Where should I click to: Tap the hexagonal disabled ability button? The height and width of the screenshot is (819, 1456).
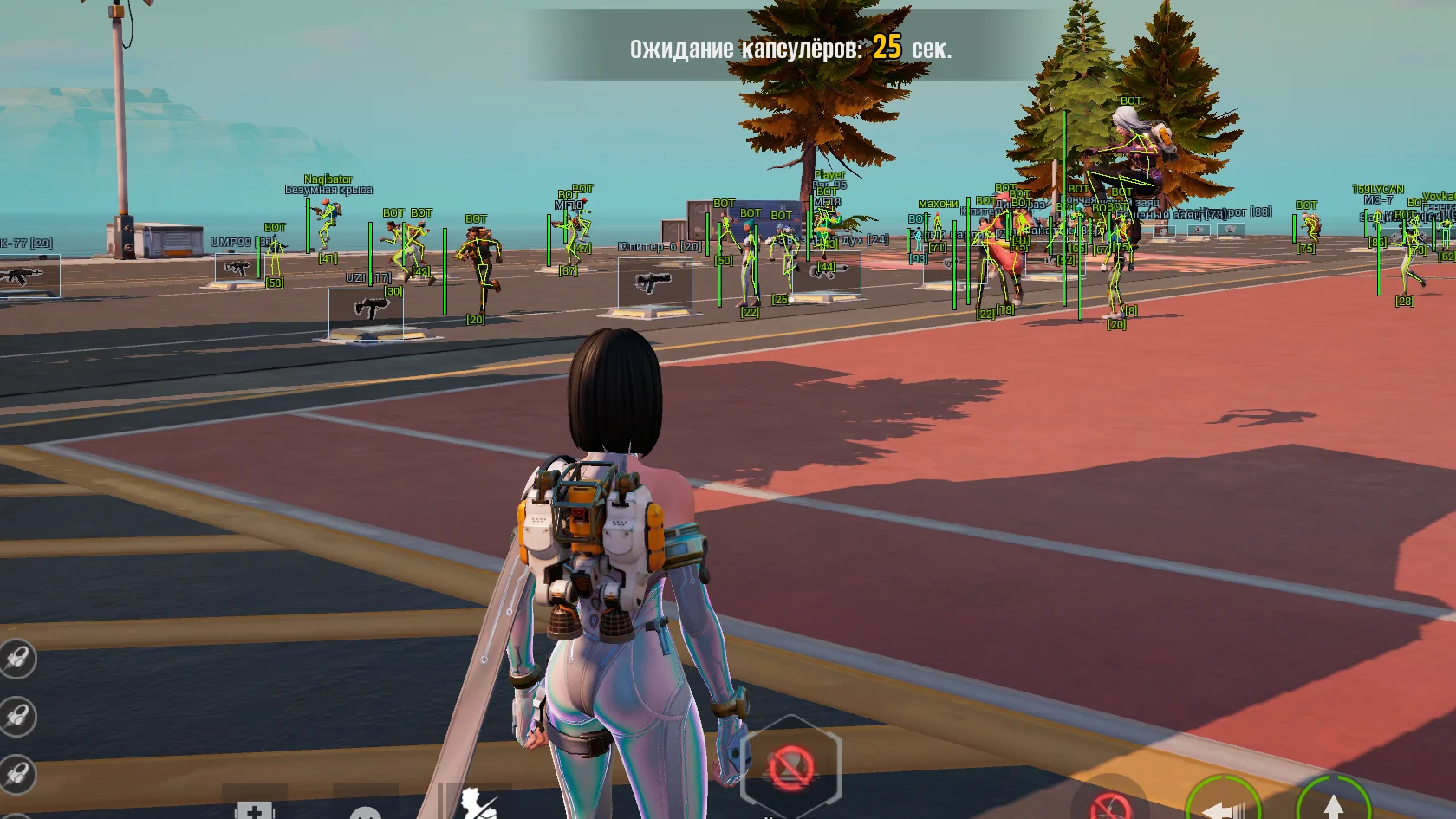click(x=790, y=766)
